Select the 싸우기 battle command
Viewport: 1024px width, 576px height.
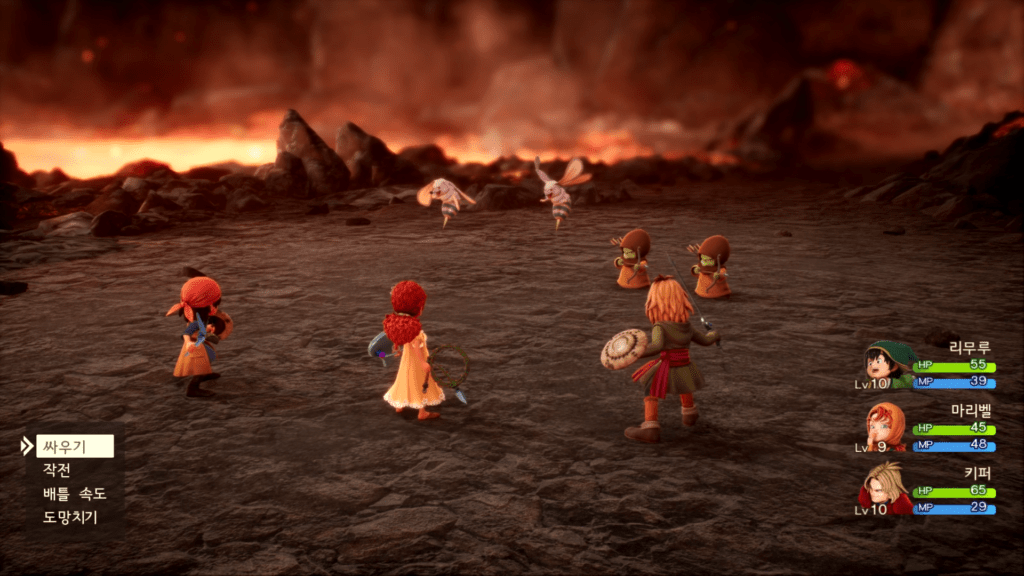74,446
